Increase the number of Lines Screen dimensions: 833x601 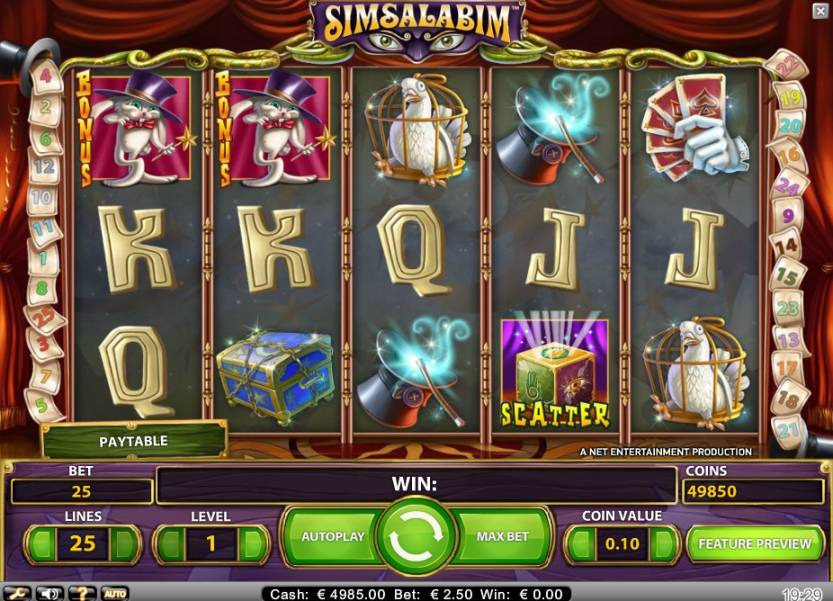click(123, 545)
